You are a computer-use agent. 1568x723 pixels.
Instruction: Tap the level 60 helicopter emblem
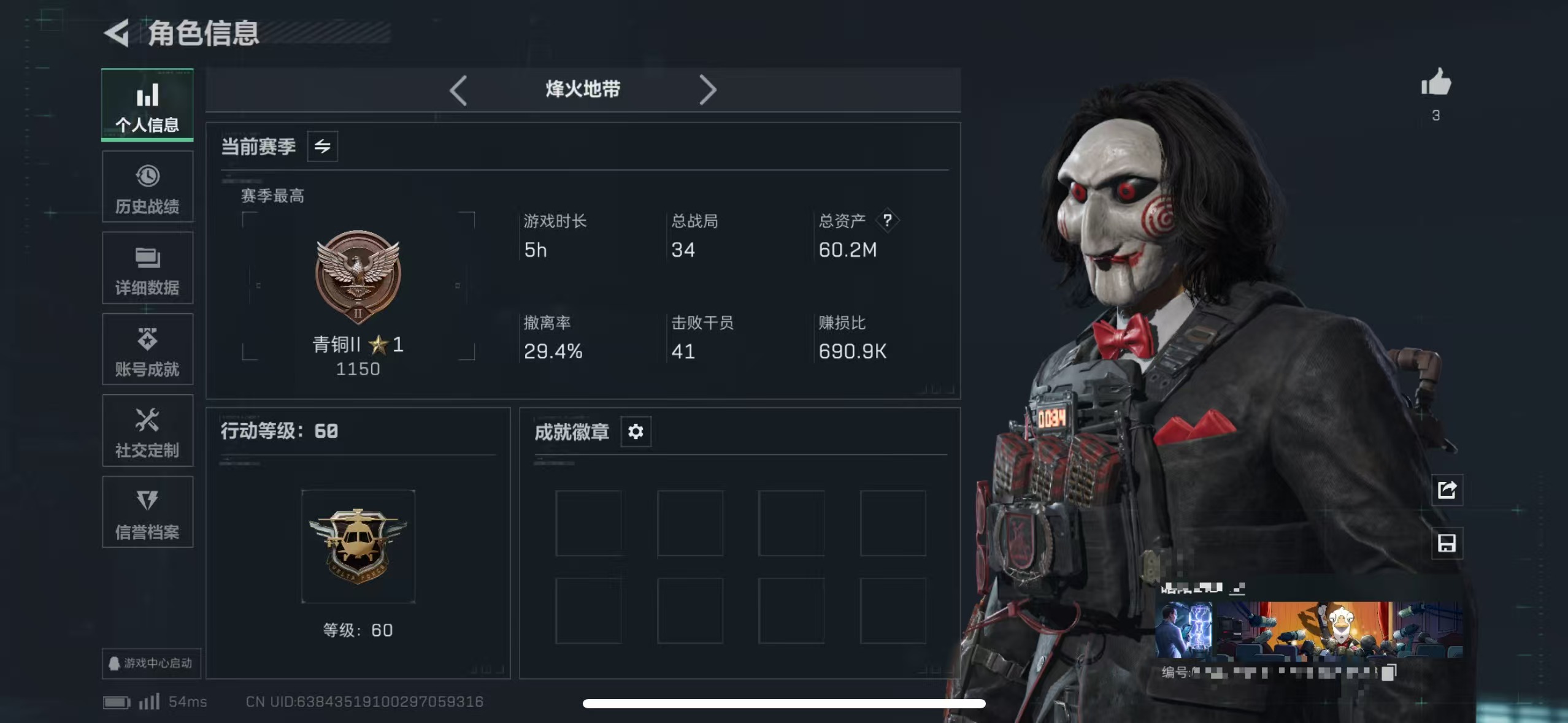click(x=358, y=546)
